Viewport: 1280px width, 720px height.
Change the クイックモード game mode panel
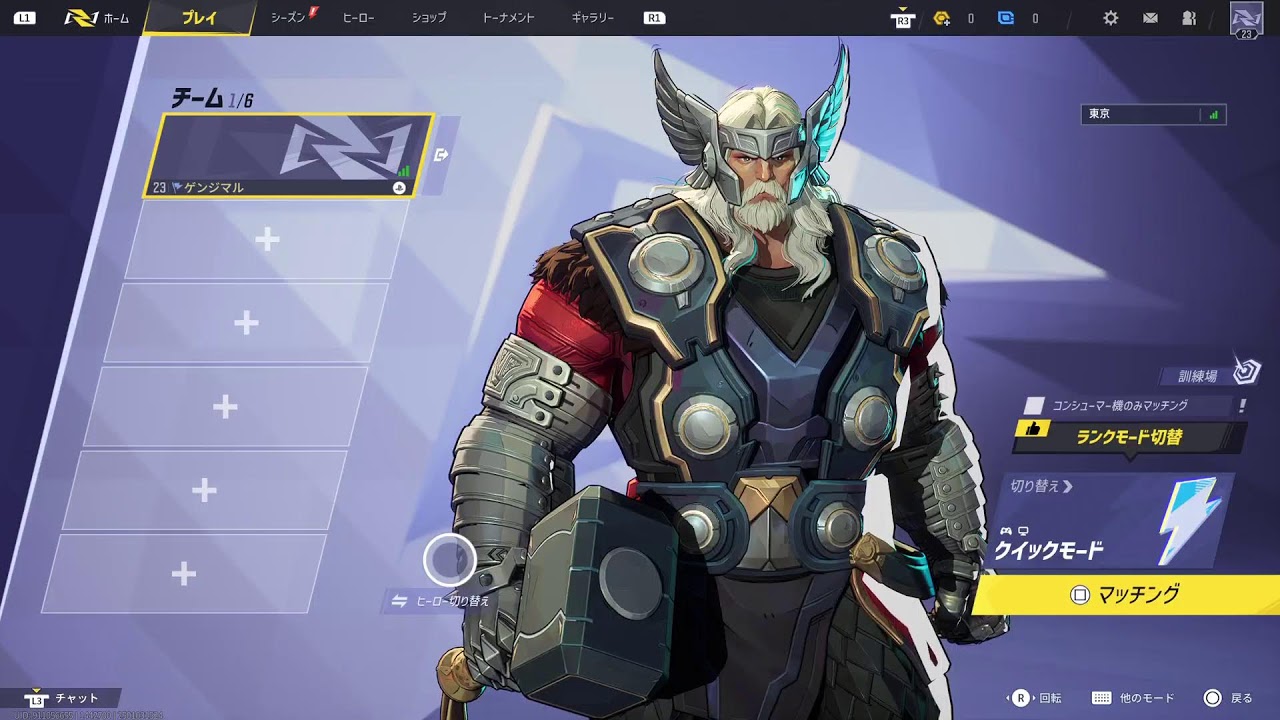pos(1110,520)
